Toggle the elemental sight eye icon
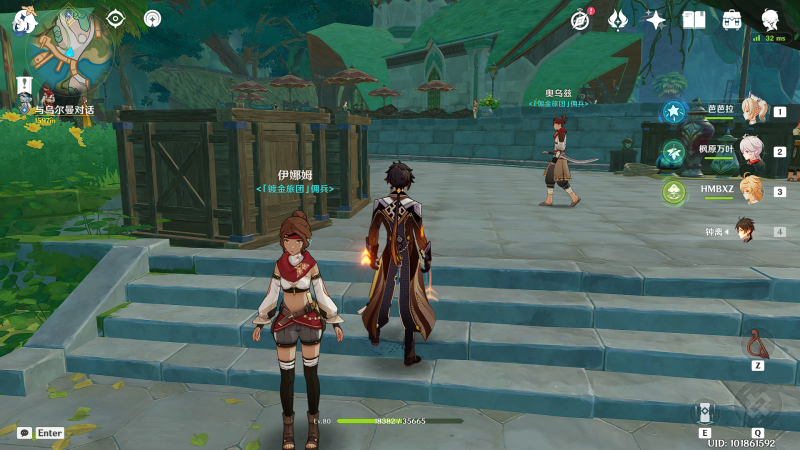This screenshot has height=450, width=800. [116, 18]
